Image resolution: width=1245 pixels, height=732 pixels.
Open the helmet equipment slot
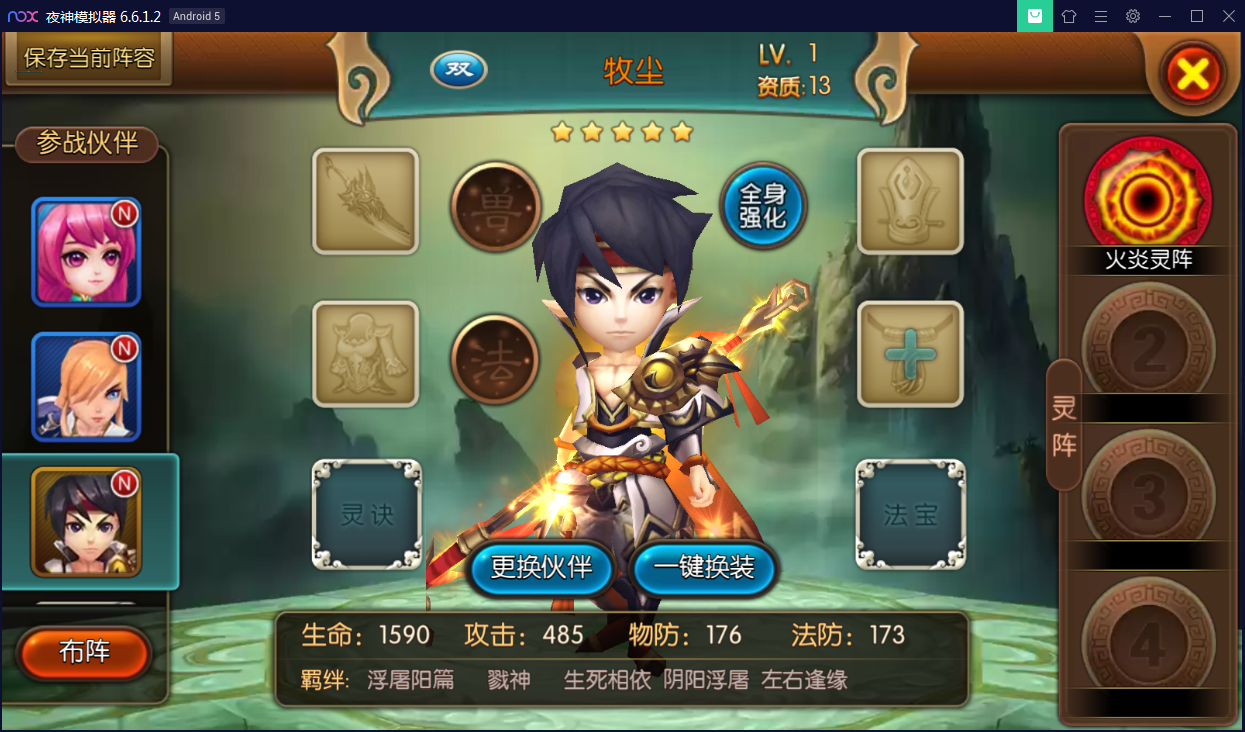910,201
